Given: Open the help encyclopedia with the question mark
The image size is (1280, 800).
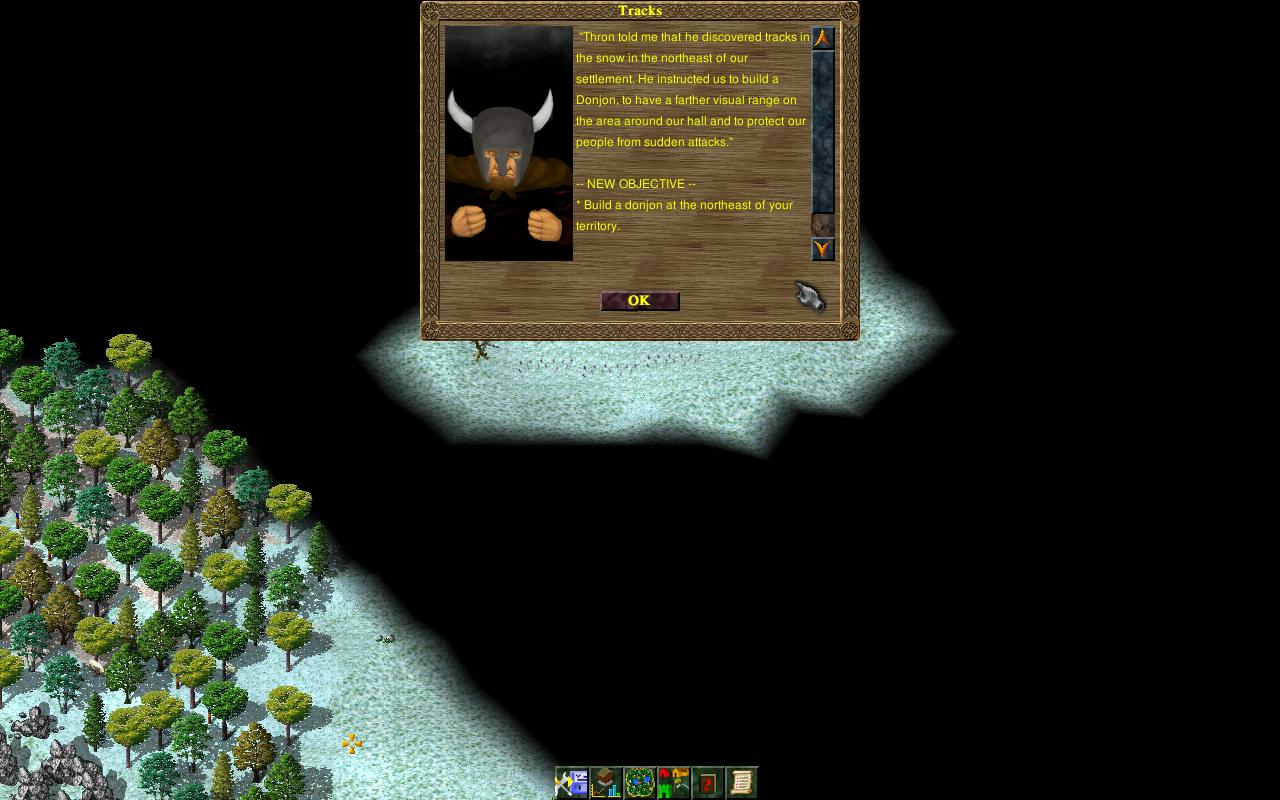Looking at the screenshot, I should coord(708,783).
